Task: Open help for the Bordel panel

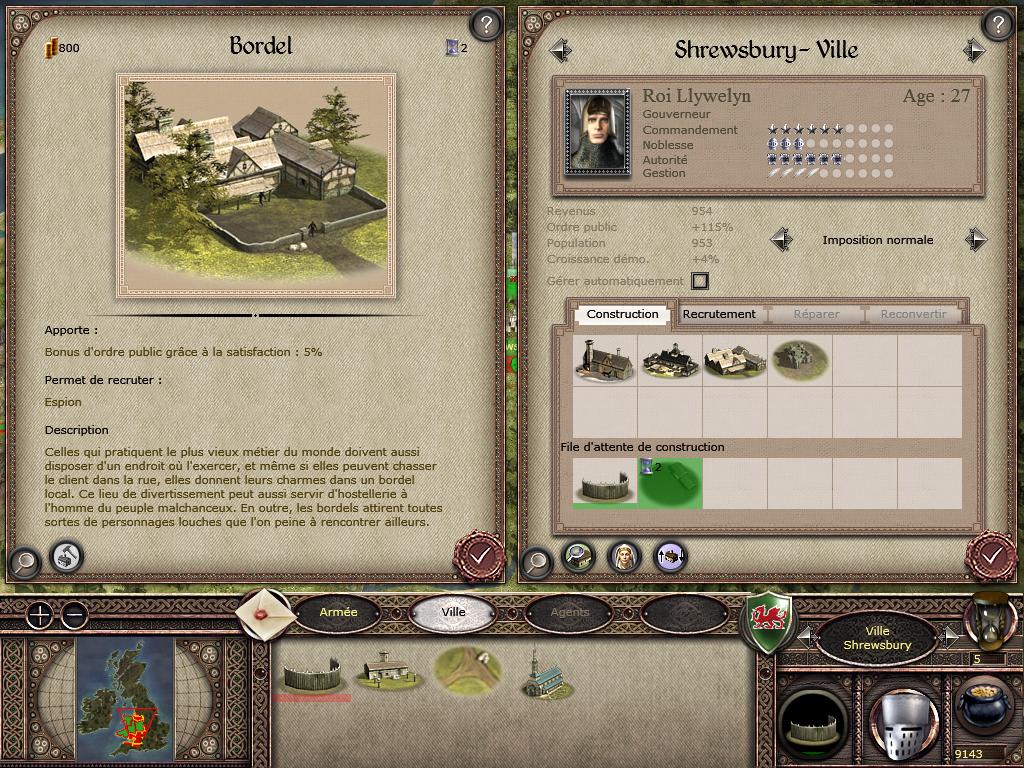Action: pyautogui.click(x=485, y=23)
